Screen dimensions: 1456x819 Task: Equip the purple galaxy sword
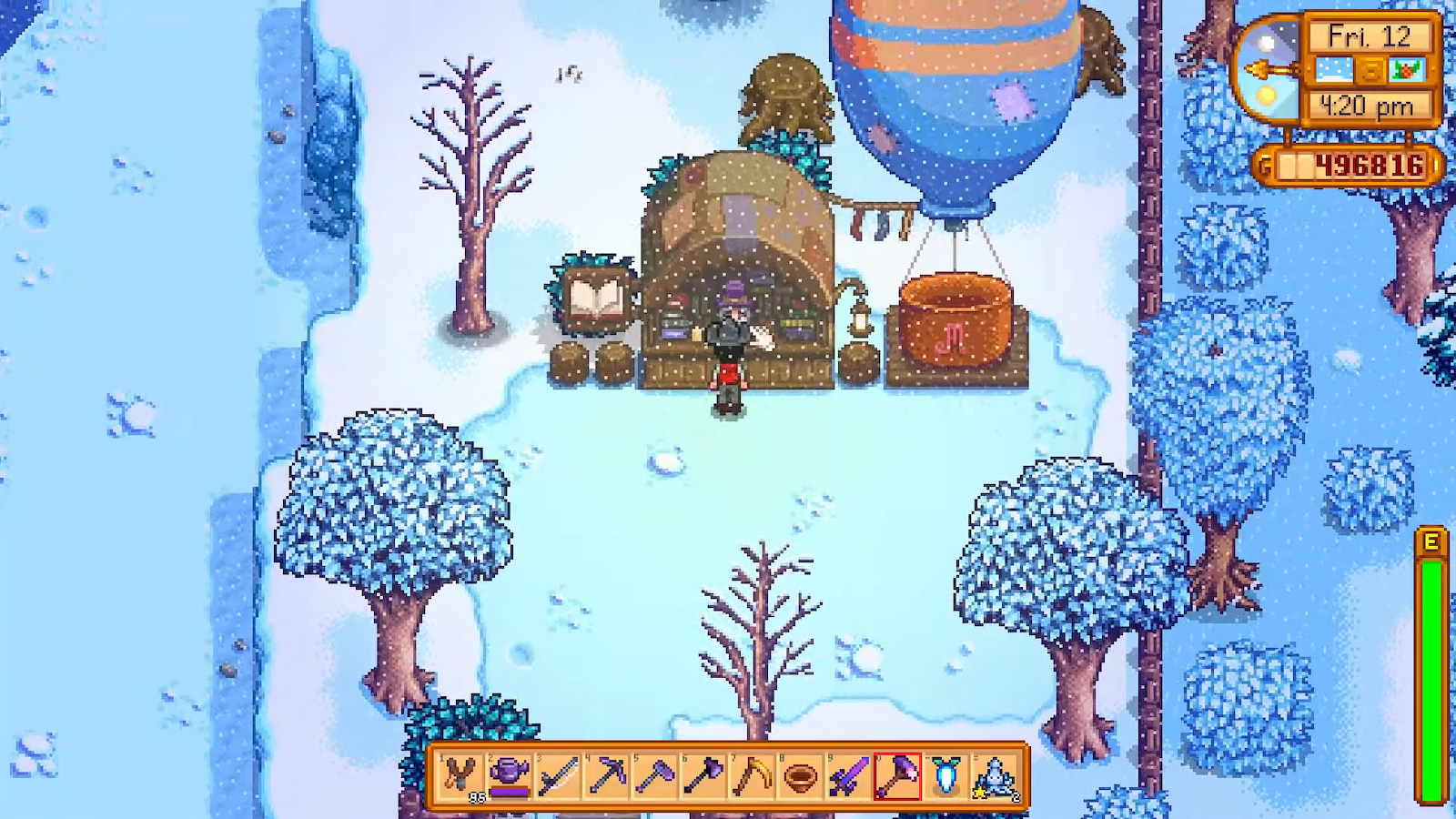click(850, 777)
